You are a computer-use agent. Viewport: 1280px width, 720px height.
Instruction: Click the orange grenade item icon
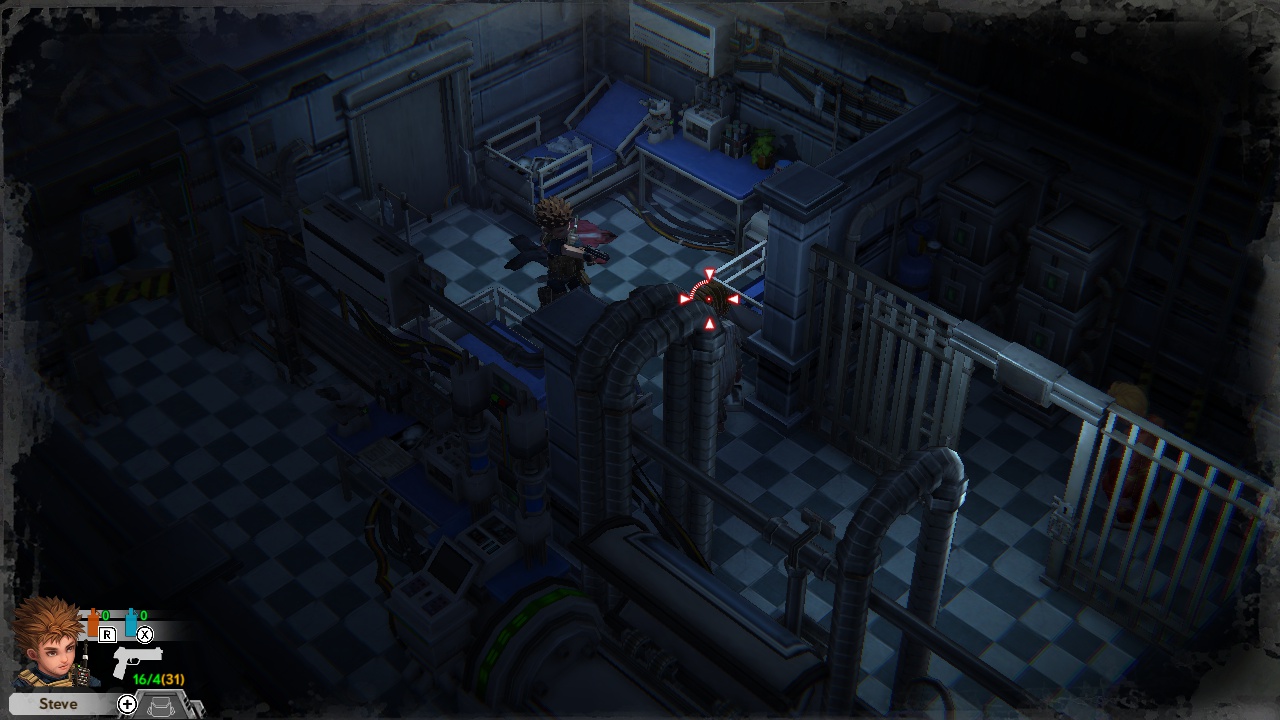93,622
